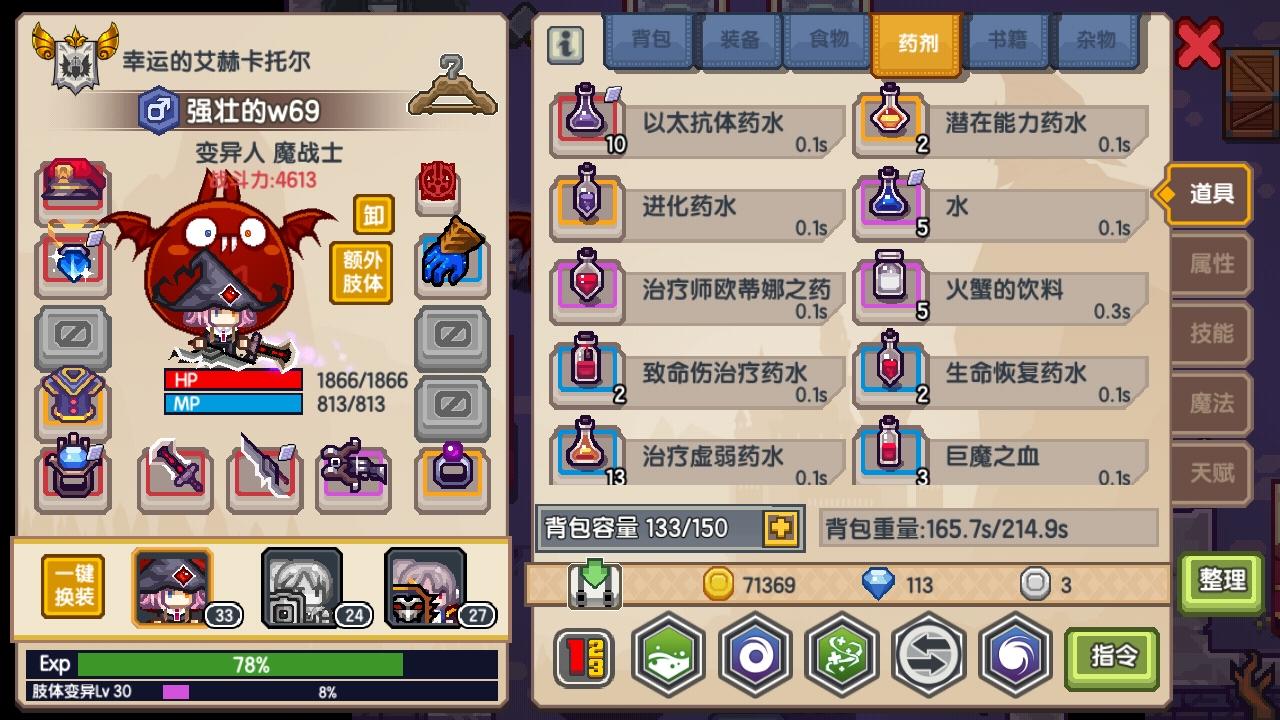
Task: Activate the green splash hexagon skill icon
Action: (667, 655)
